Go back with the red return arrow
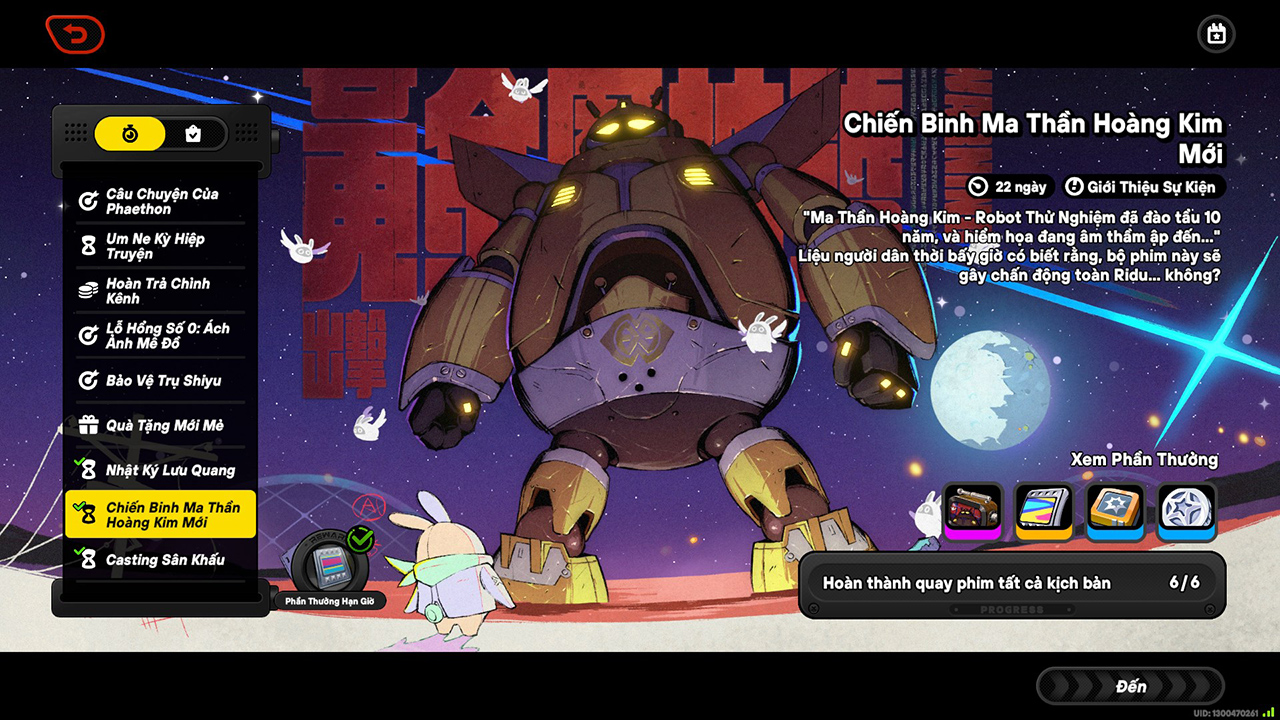The image size is (1280, 720). (75, 35)
